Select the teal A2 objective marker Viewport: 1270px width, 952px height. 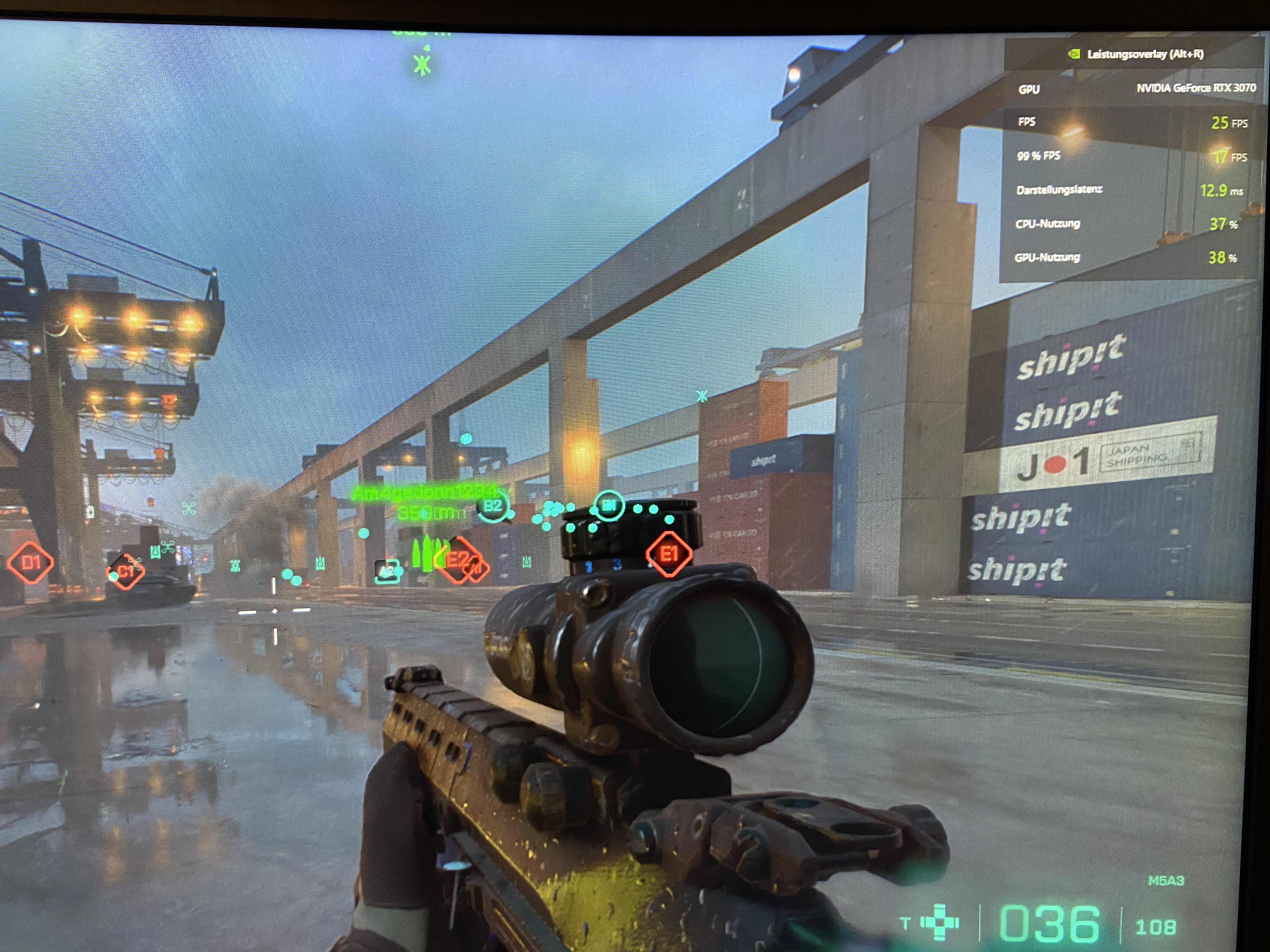pos(387,571)
